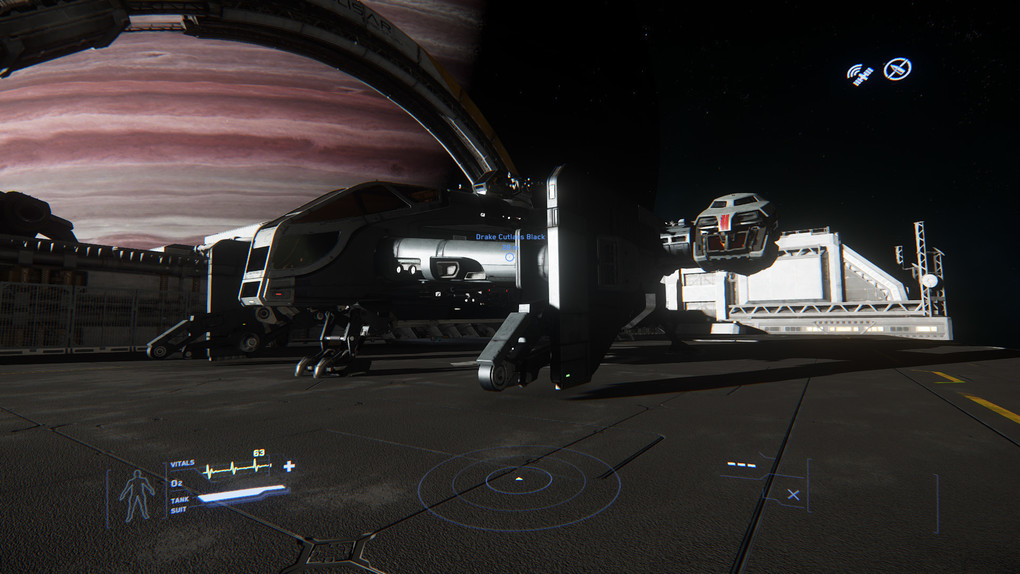This screenshot has height=574, width=1020.
Task: Open the body silhouette status panel
Action: [137, 495]
